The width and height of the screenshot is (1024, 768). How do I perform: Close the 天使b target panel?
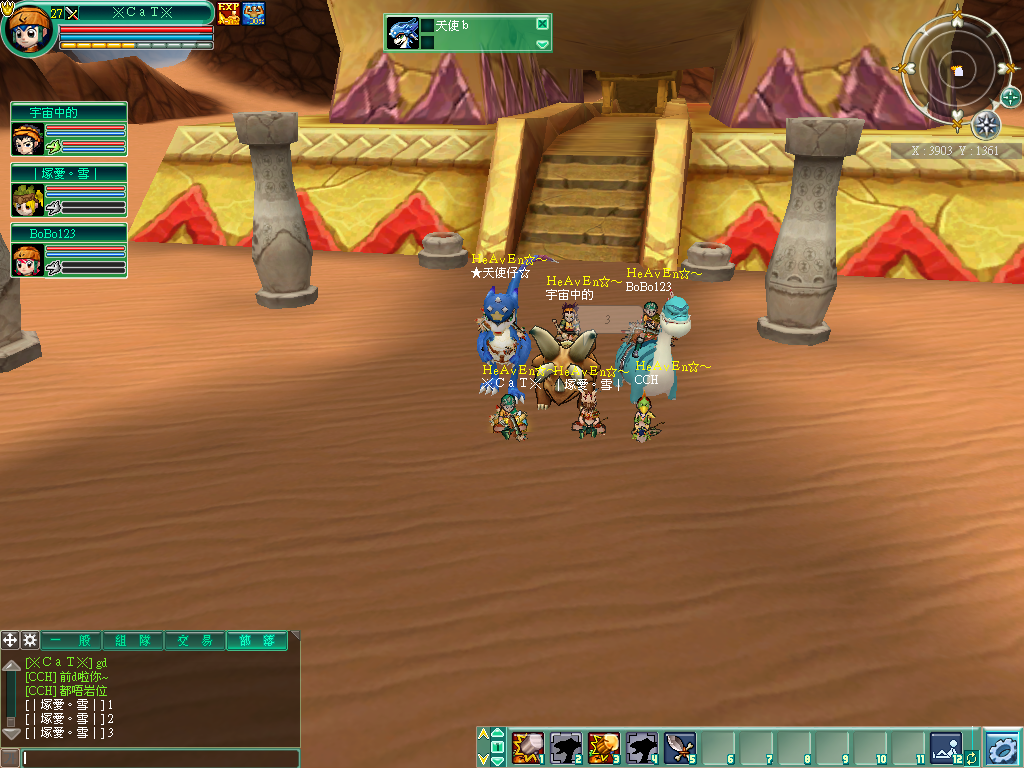point(542,24)
